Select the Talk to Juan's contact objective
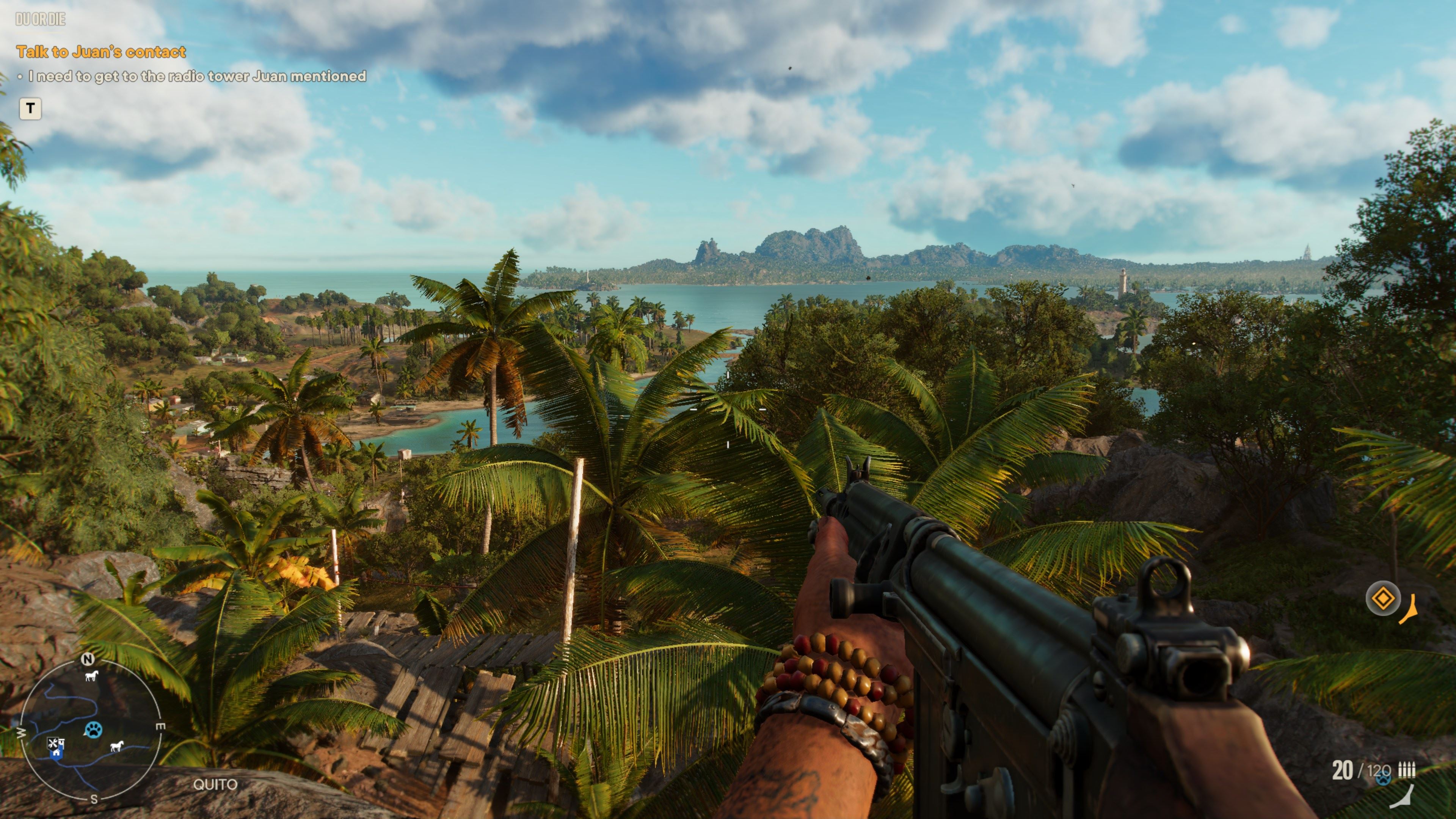1456x819 pixels. coord(100,52)
